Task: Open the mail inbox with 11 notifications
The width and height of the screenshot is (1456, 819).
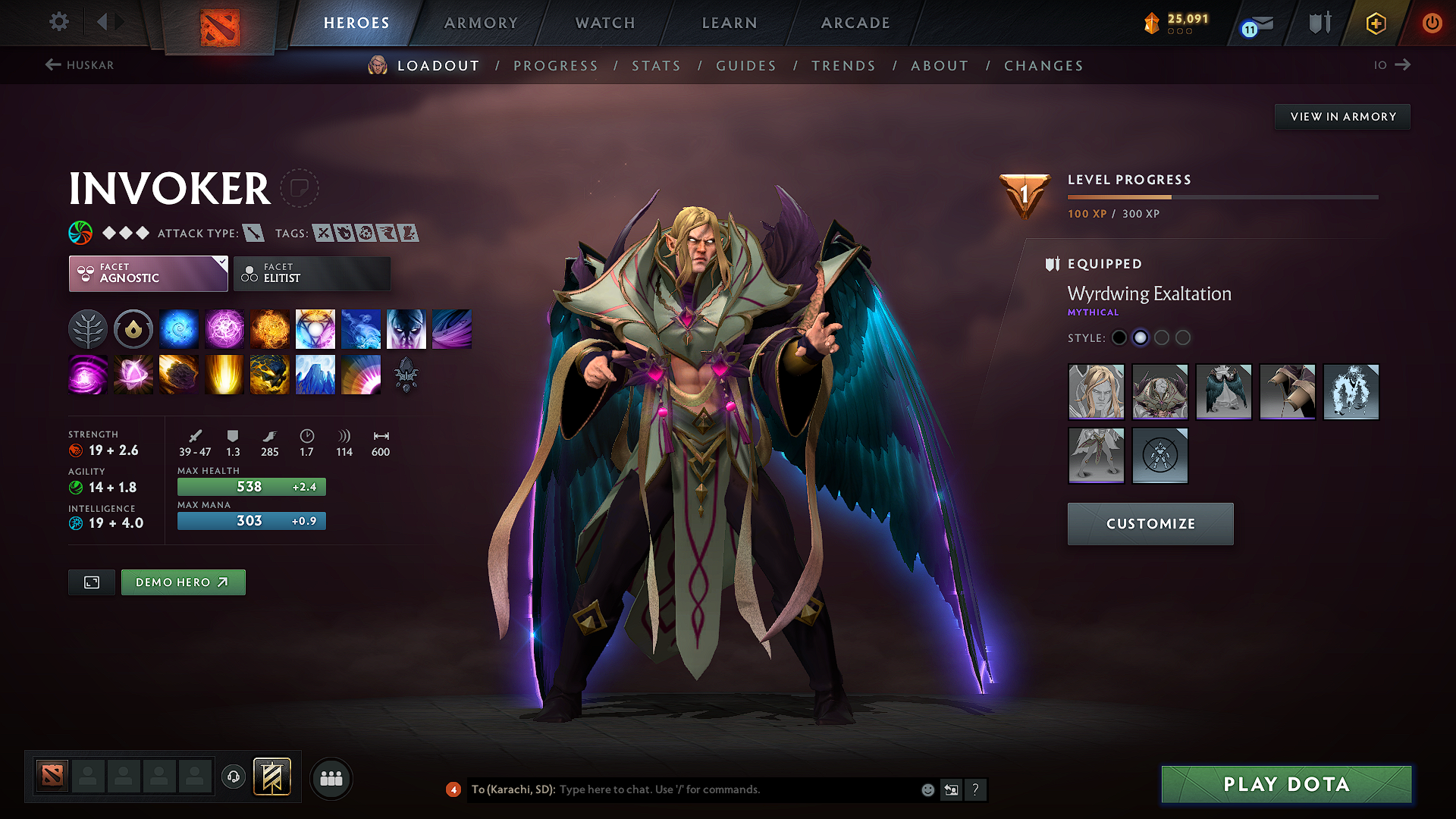Action: tap(1255, 23)
